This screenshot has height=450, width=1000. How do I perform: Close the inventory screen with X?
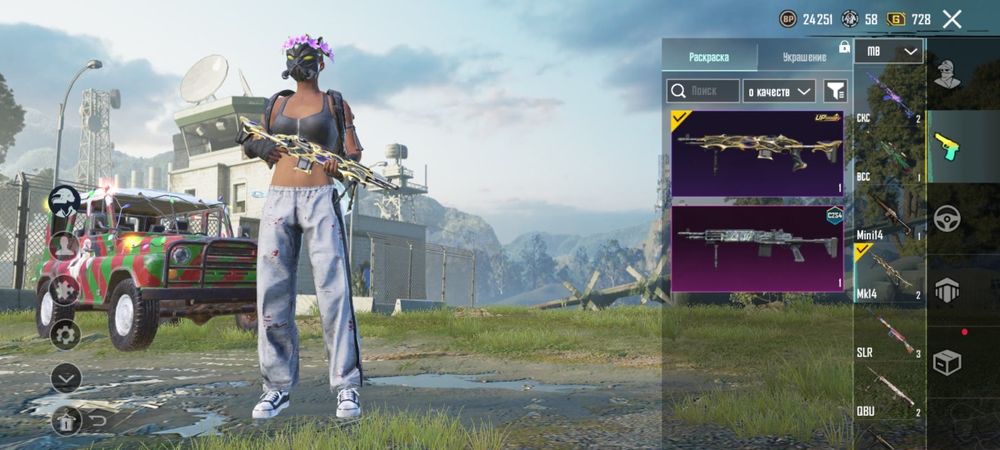tap(952, 19)
